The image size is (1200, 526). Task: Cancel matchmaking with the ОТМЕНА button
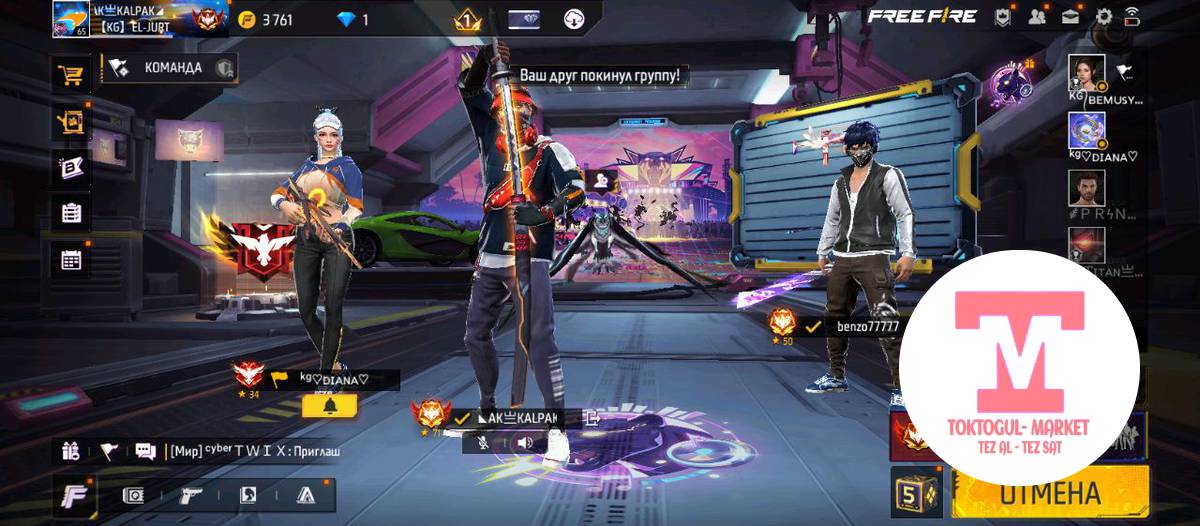pyautogui.click(x=1048, y=493)
